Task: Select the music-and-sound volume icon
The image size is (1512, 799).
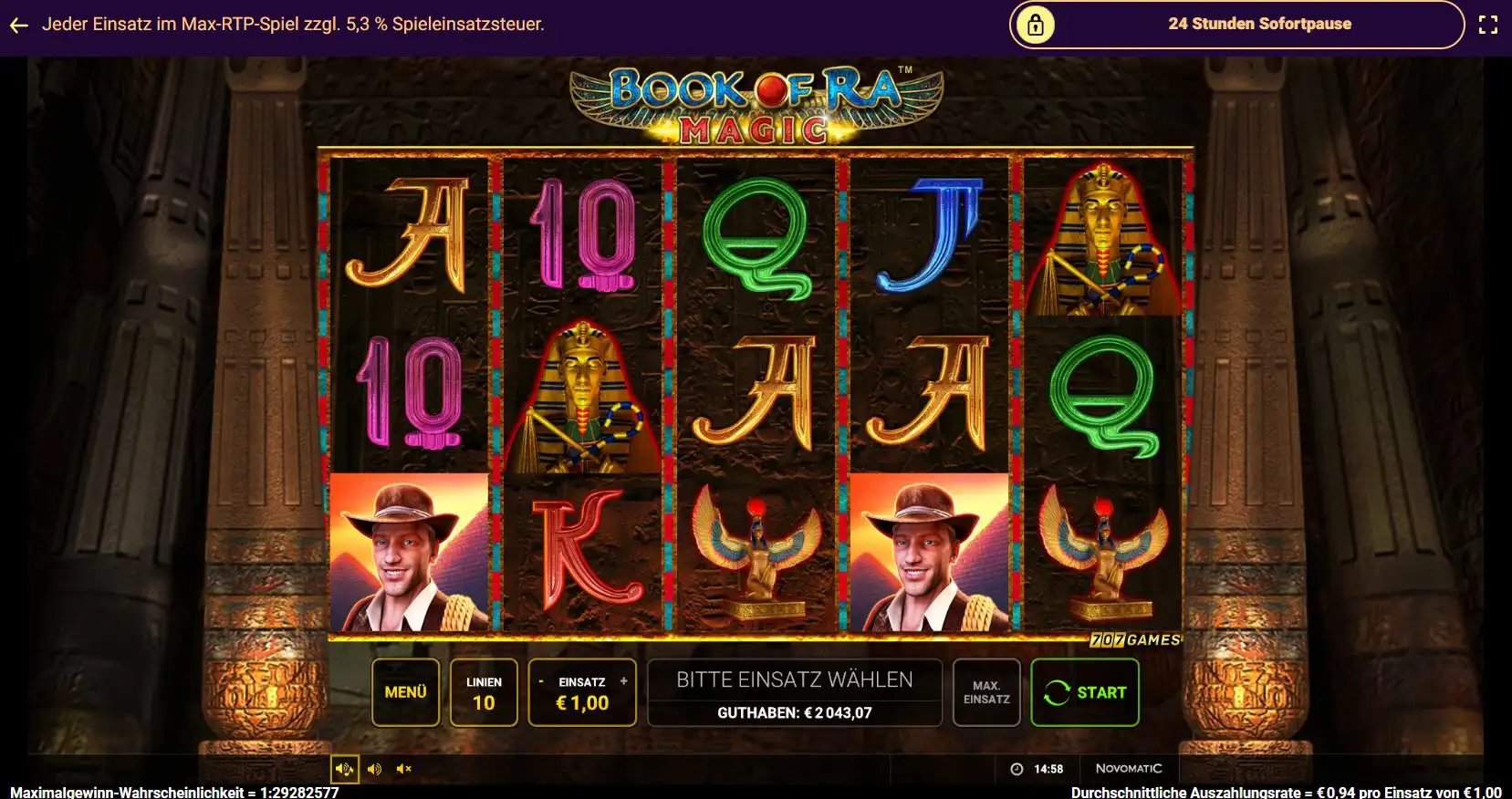Action: pyautogui.click(x=345, y=769)
